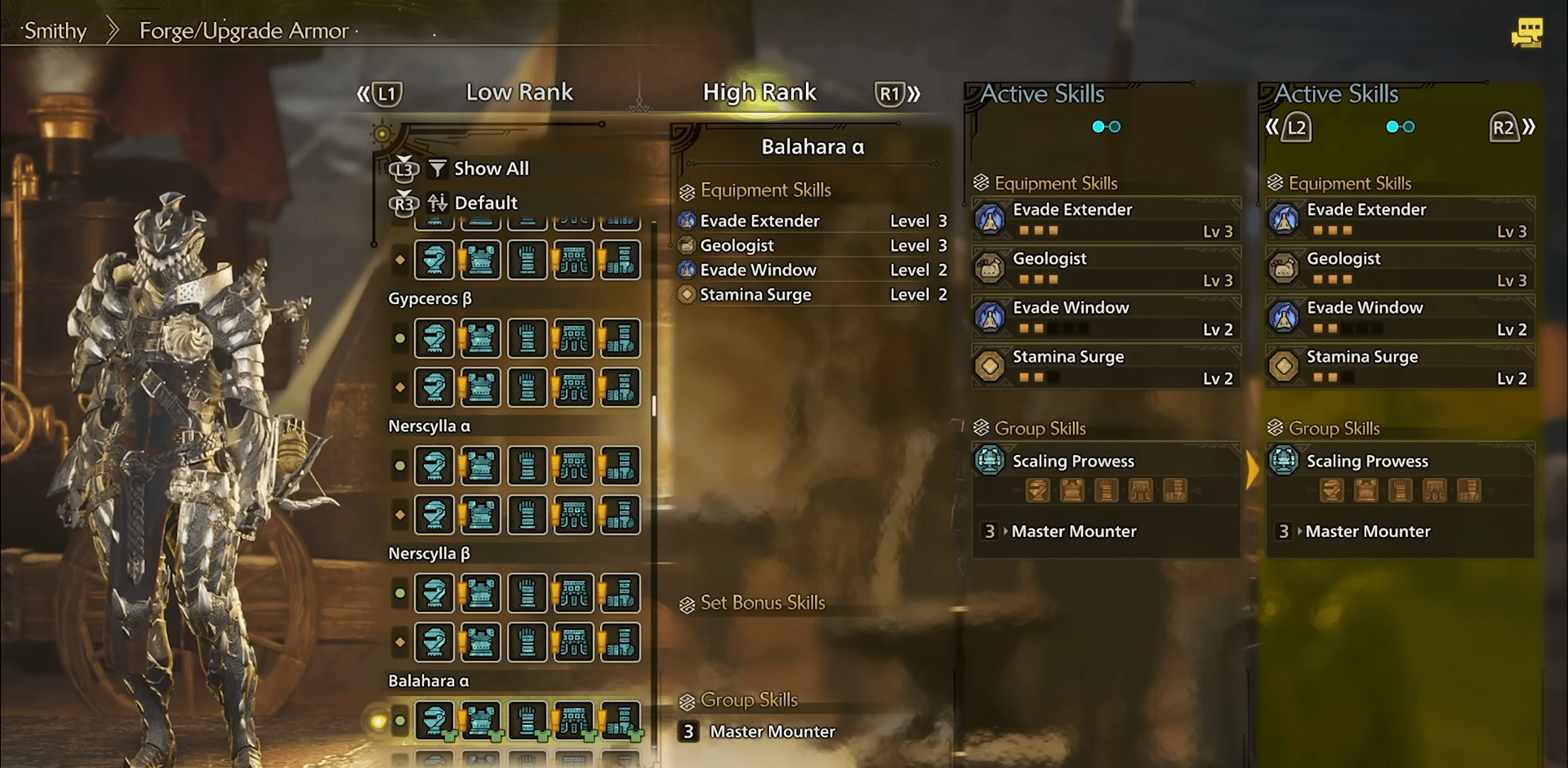Click the Scaling Prowess group skill icon
Image resolution: width=1568 pixels, height=768 pixels.
pyautogui.click(x=989, y=461)
